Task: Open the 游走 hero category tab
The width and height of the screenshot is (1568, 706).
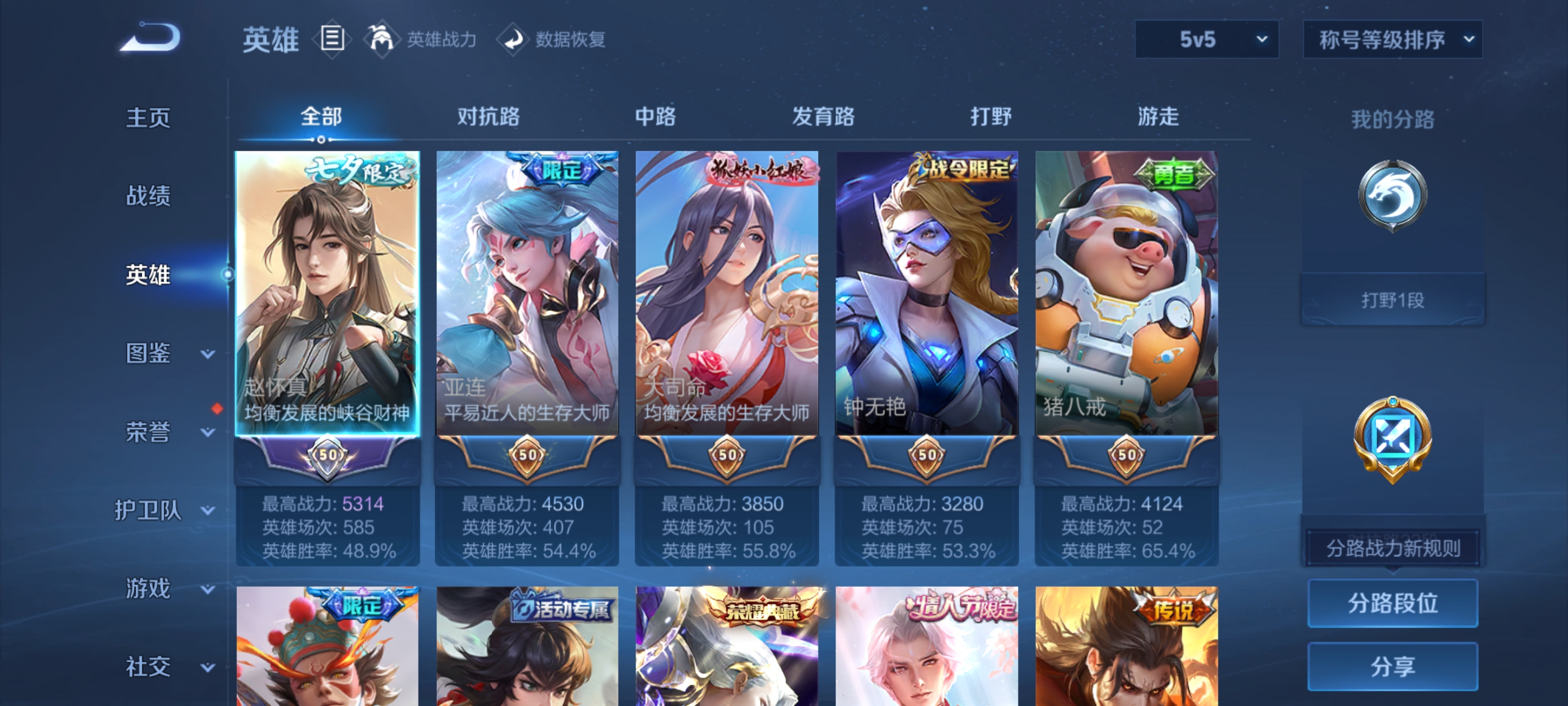Action: tap(1158, 118)
